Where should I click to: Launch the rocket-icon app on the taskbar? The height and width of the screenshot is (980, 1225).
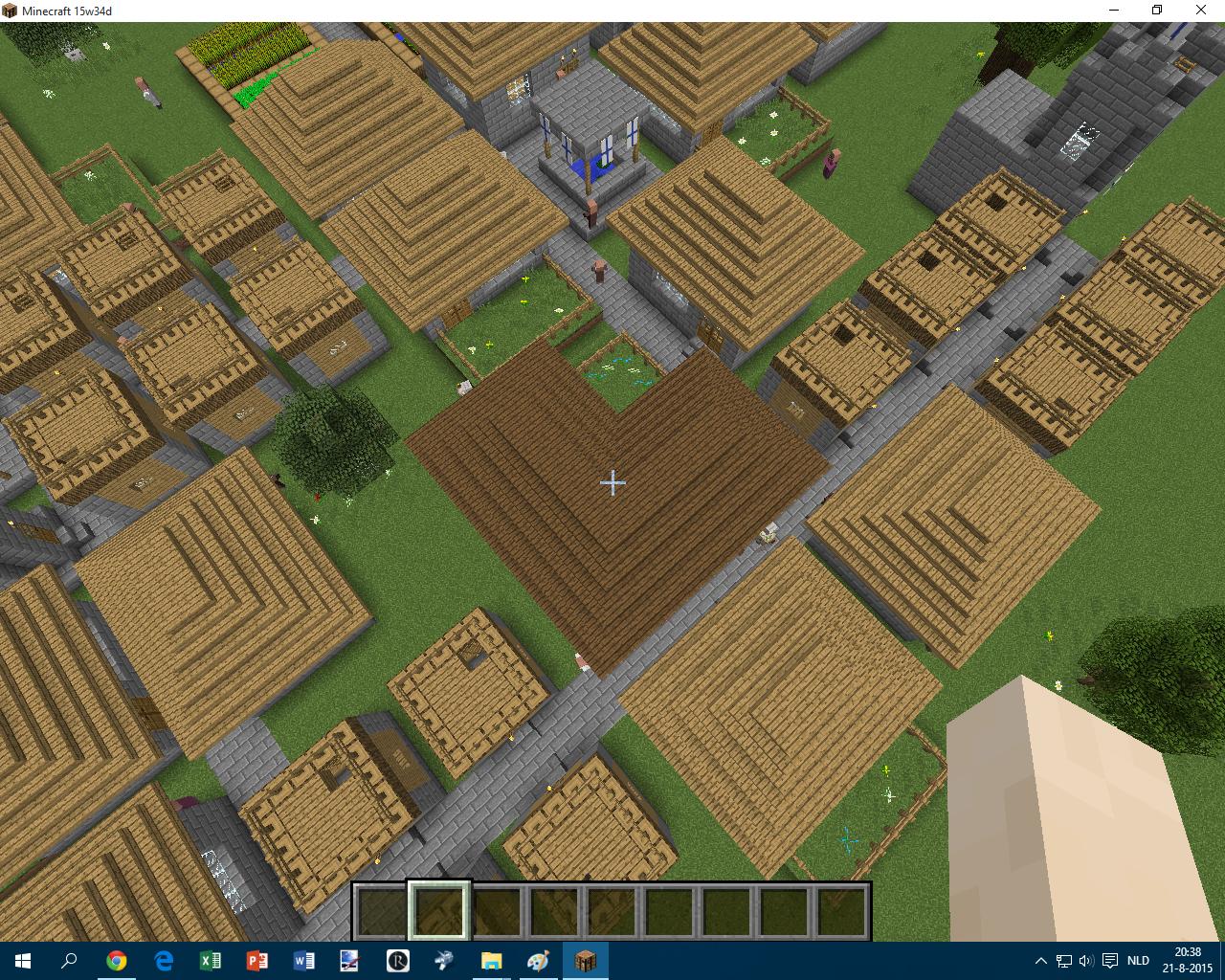(444, 960)
